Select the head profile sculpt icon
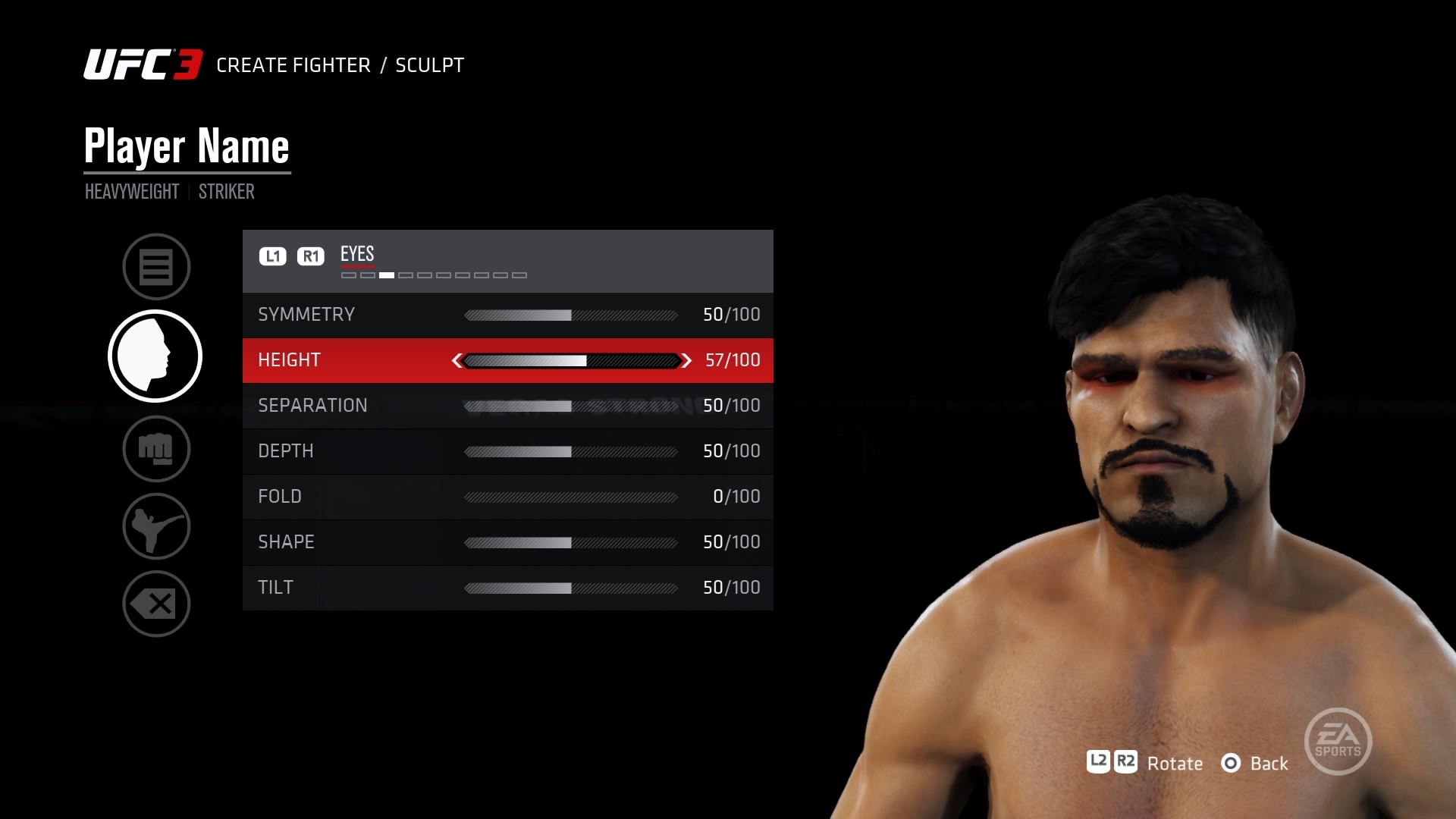1456x819 pixels. tap(155, 356)
